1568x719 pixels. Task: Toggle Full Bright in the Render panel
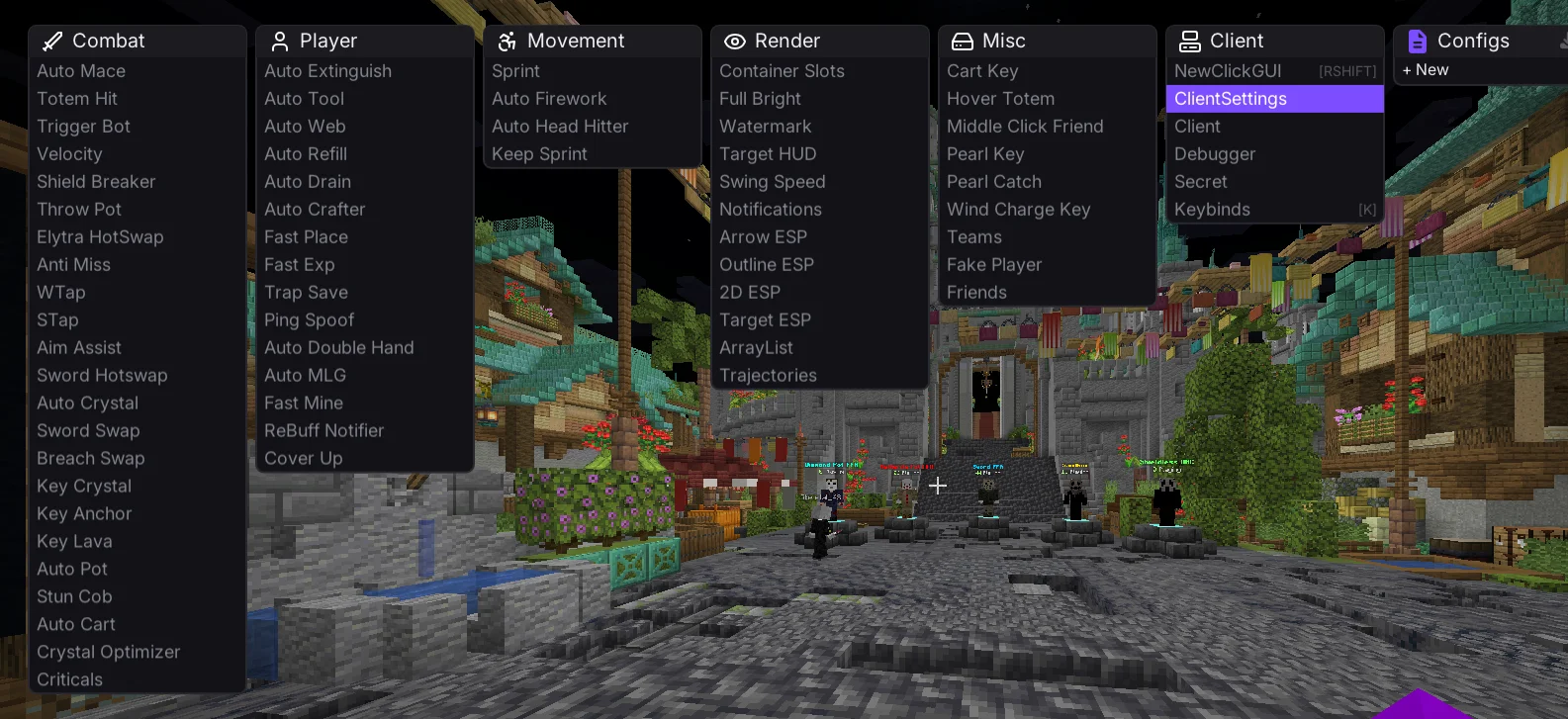[760, 98]
